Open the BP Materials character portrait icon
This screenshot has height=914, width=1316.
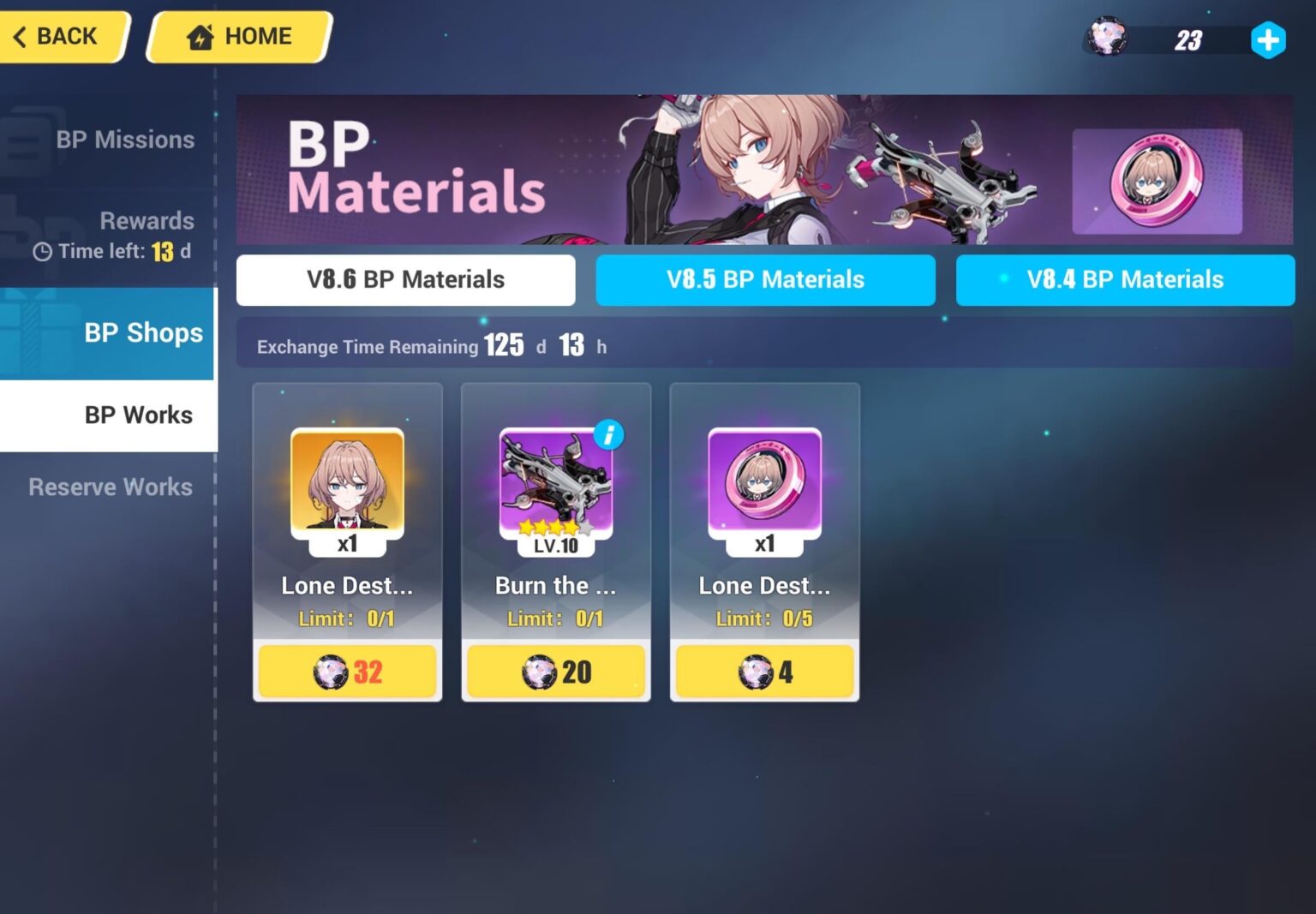1157,182
